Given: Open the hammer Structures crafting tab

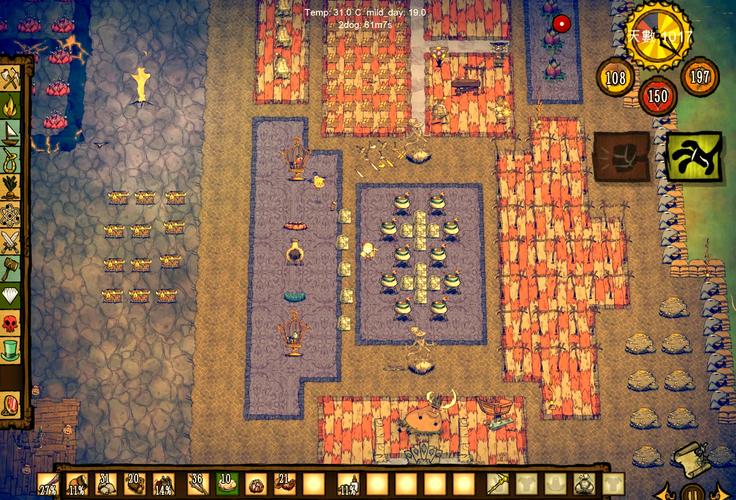Looking at the screenshot, I should coord(11,269).
